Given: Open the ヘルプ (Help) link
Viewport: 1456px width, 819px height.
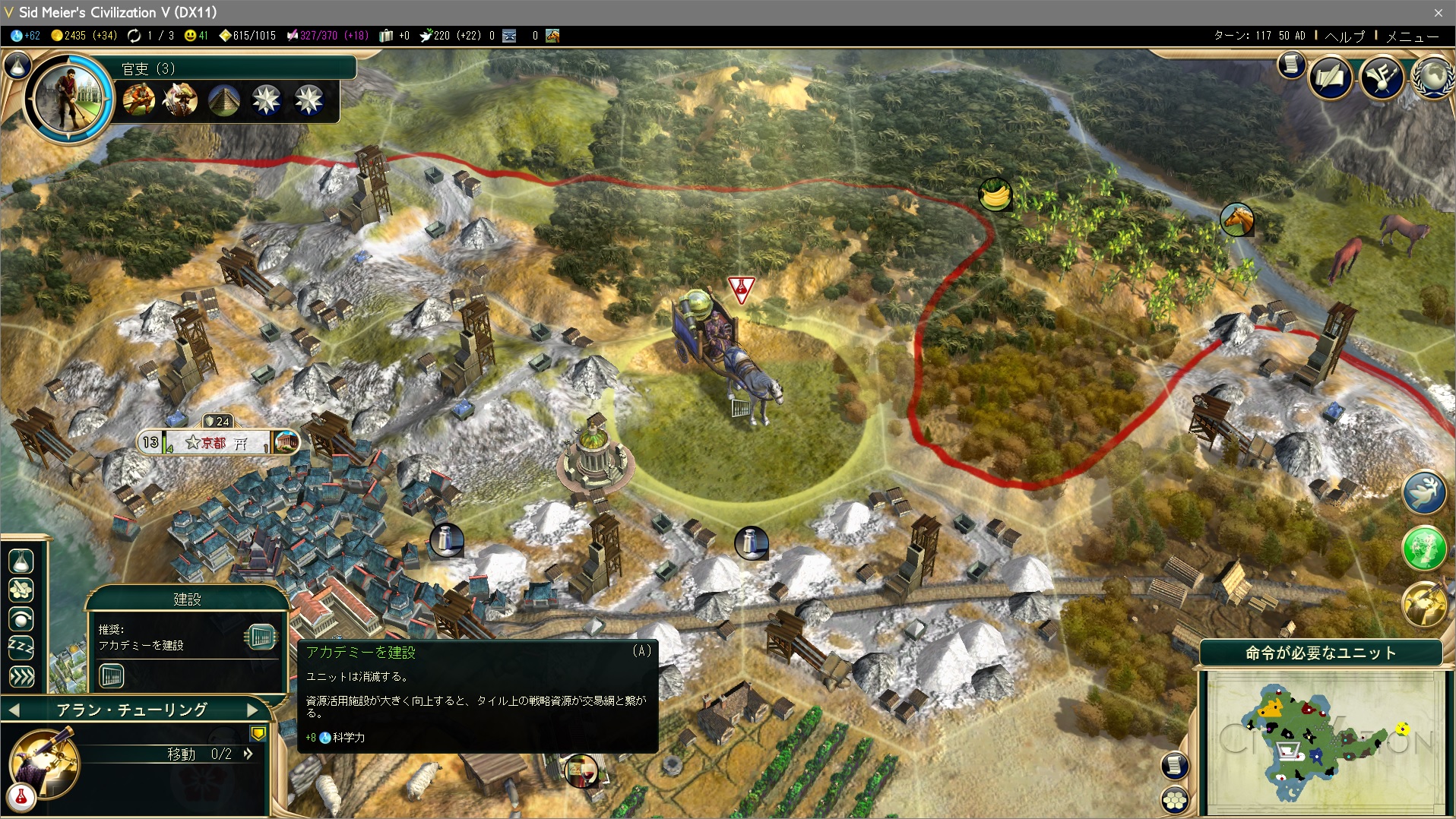Looking at the screenshot, I should click(1344, 36).
